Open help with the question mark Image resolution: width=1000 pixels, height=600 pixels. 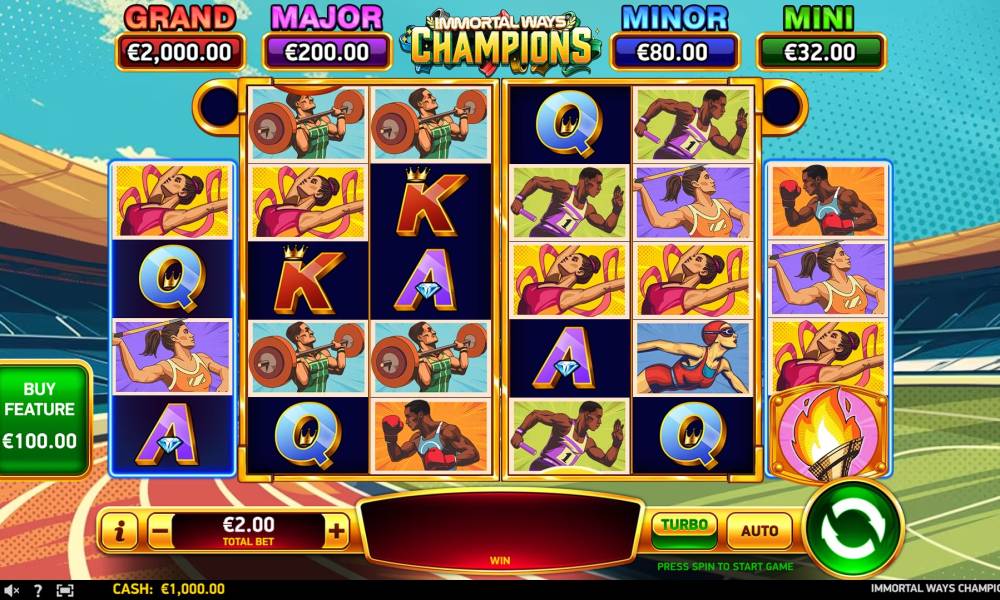tap(38, 590)
